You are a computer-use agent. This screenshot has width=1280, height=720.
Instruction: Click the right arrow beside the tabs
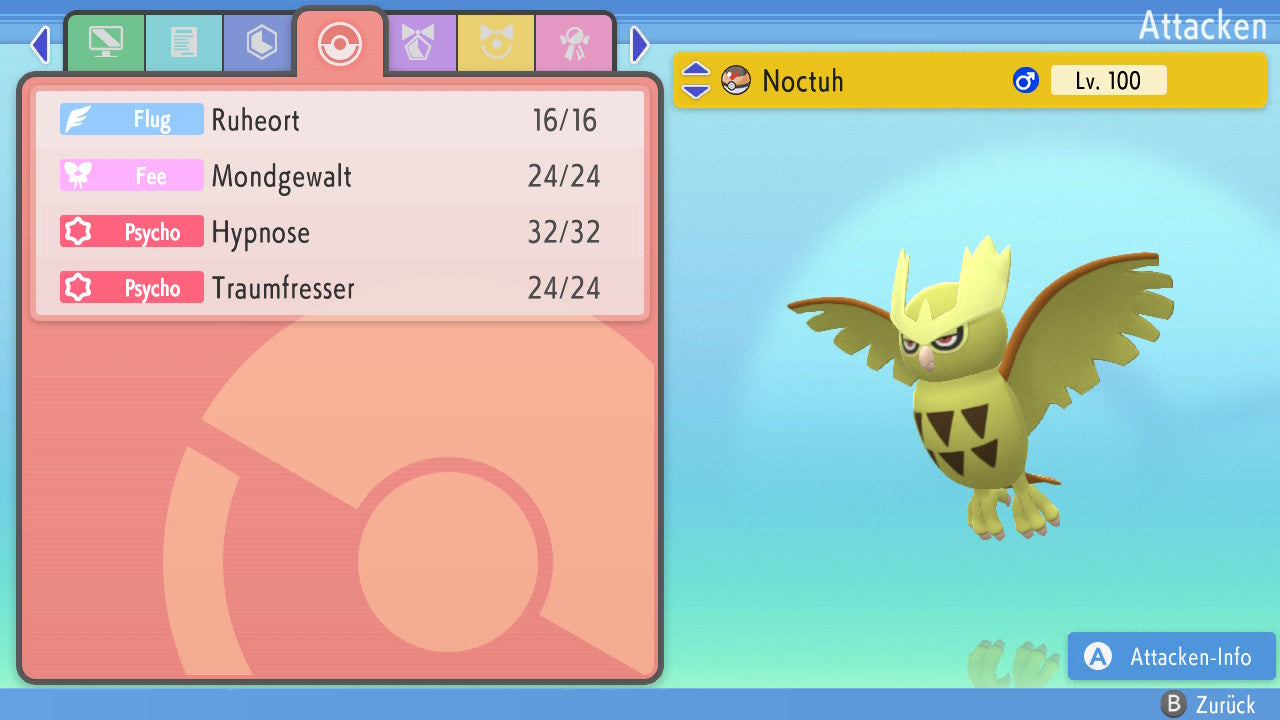click(x=640, y=44)
